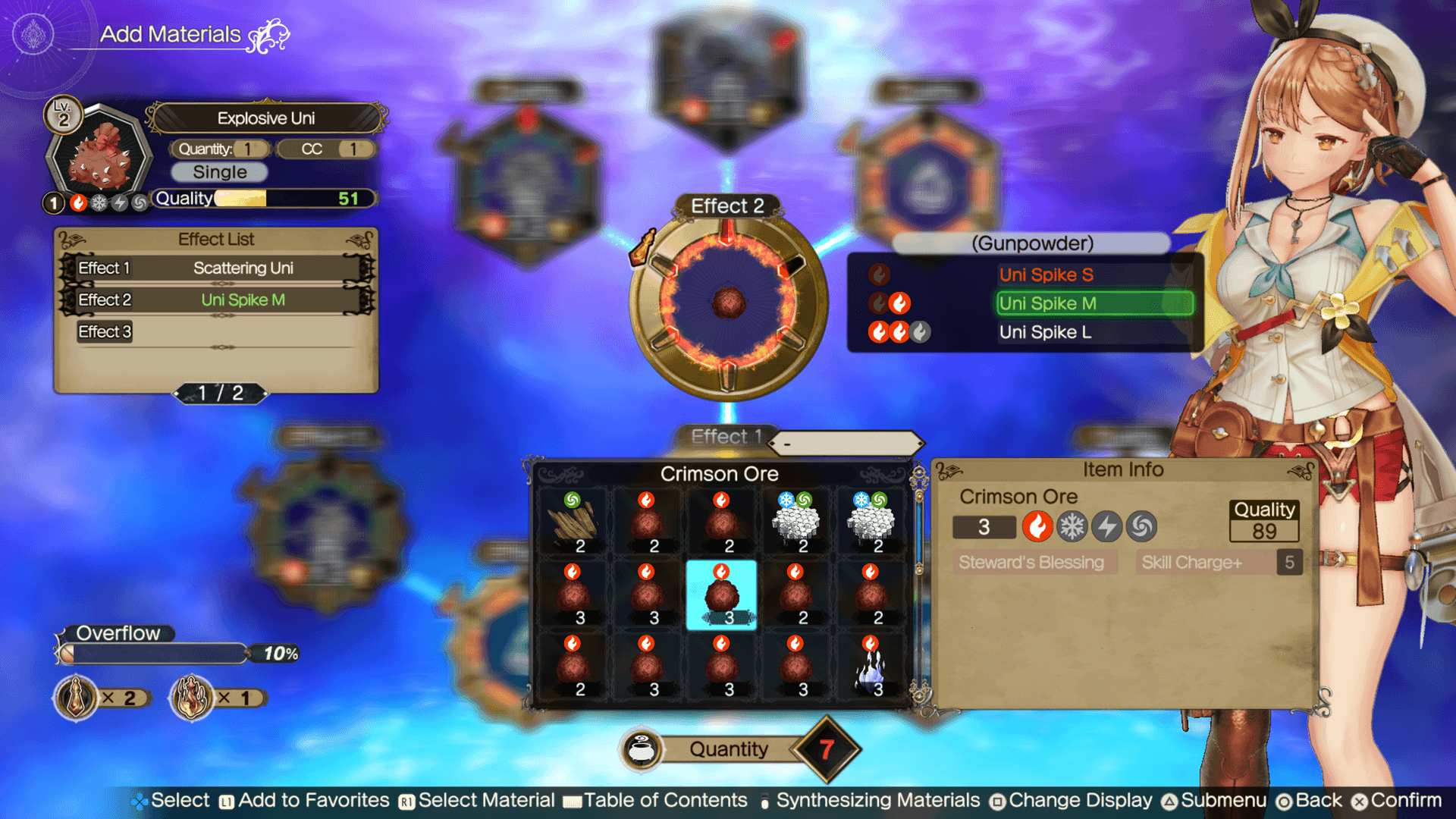Select the Crimson Ore fire element icon
1456x819 pixels.
point(1037,526)
